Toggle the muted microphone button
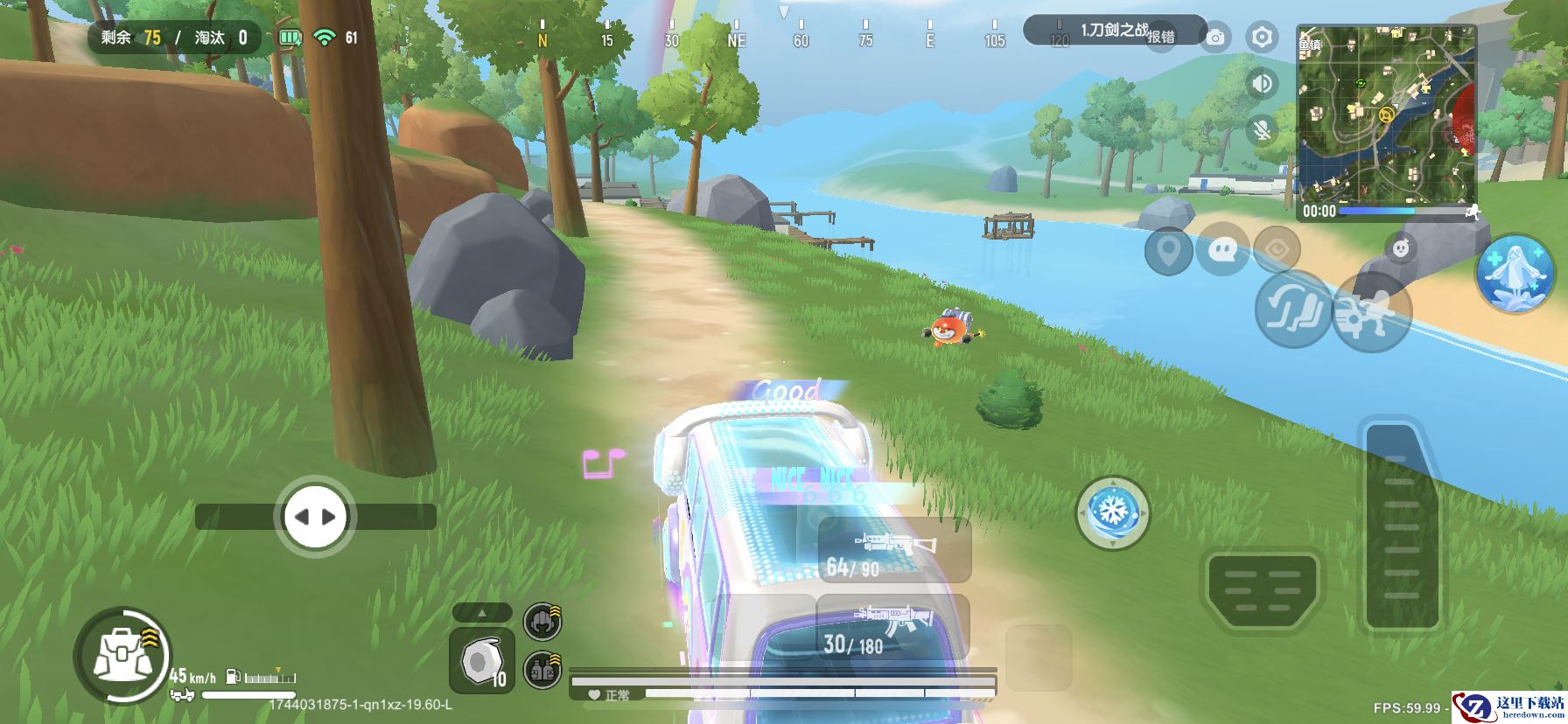The image size is (1568, 724). [1262, 130]
